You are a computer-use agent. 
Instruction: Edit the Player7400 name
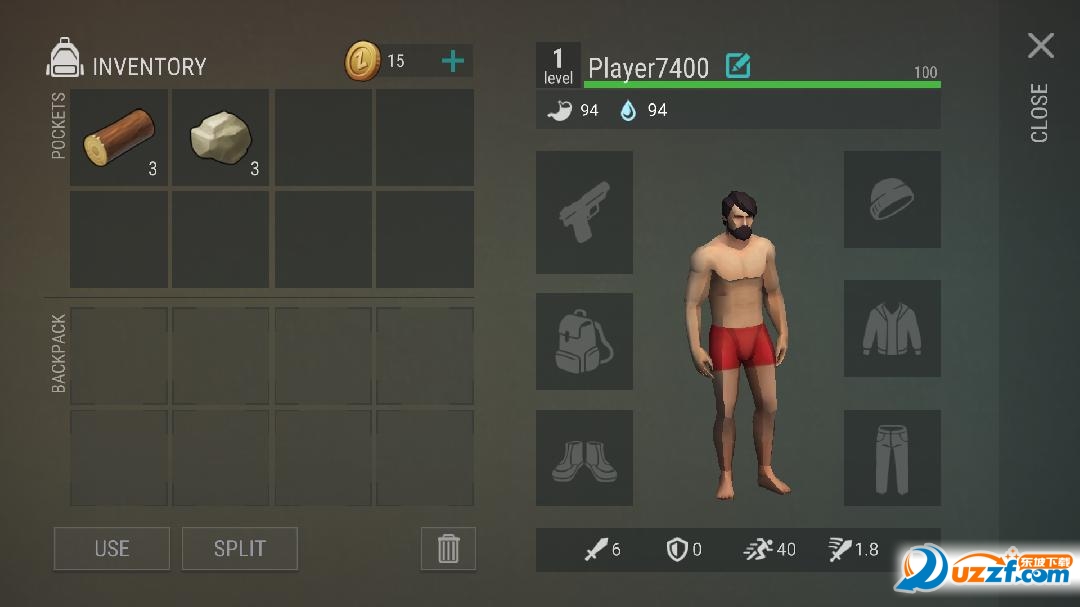(738, 67)
